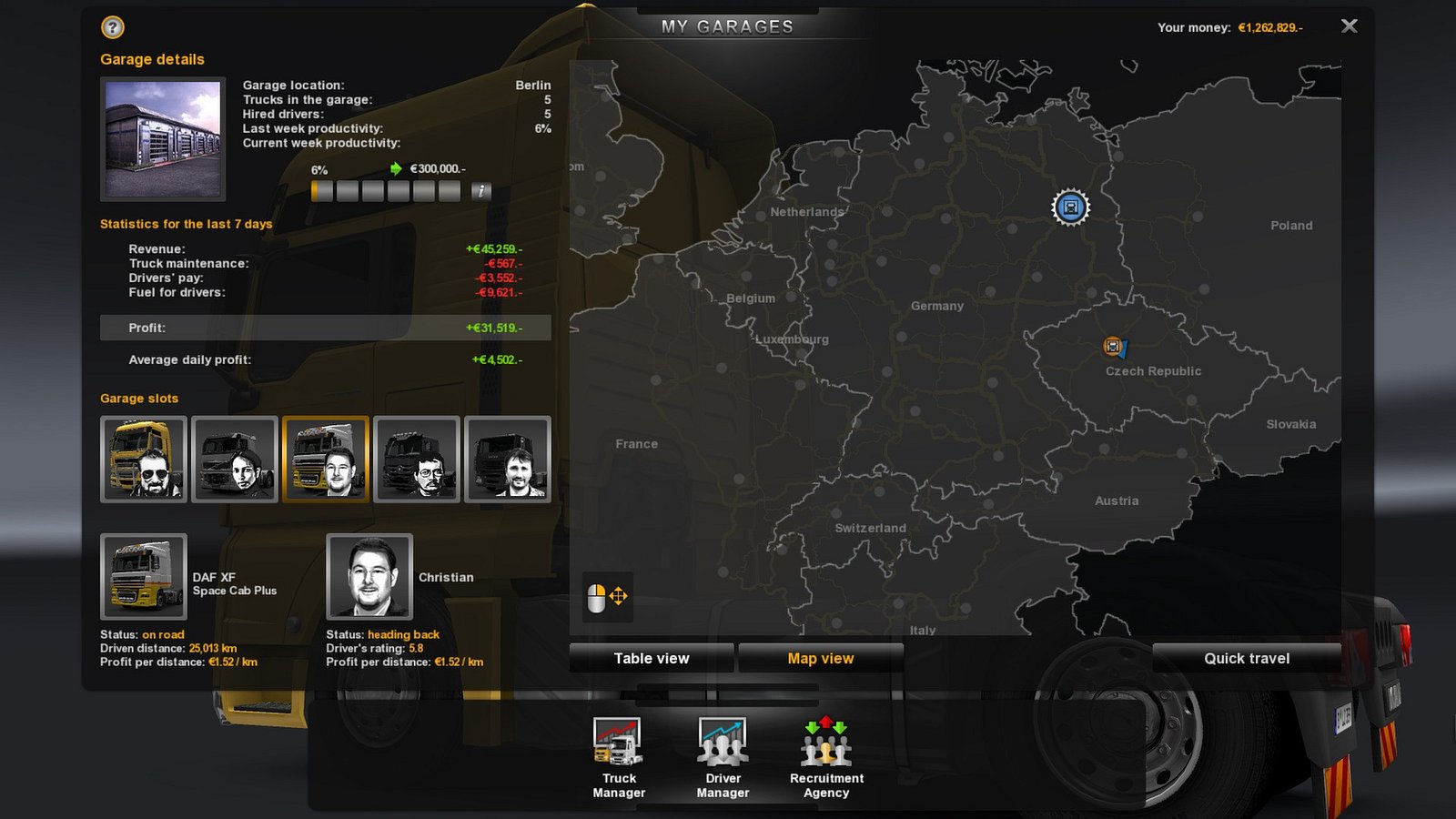View the Berlin garage photo
This screenshot has width=1456, height=819.
162,137
